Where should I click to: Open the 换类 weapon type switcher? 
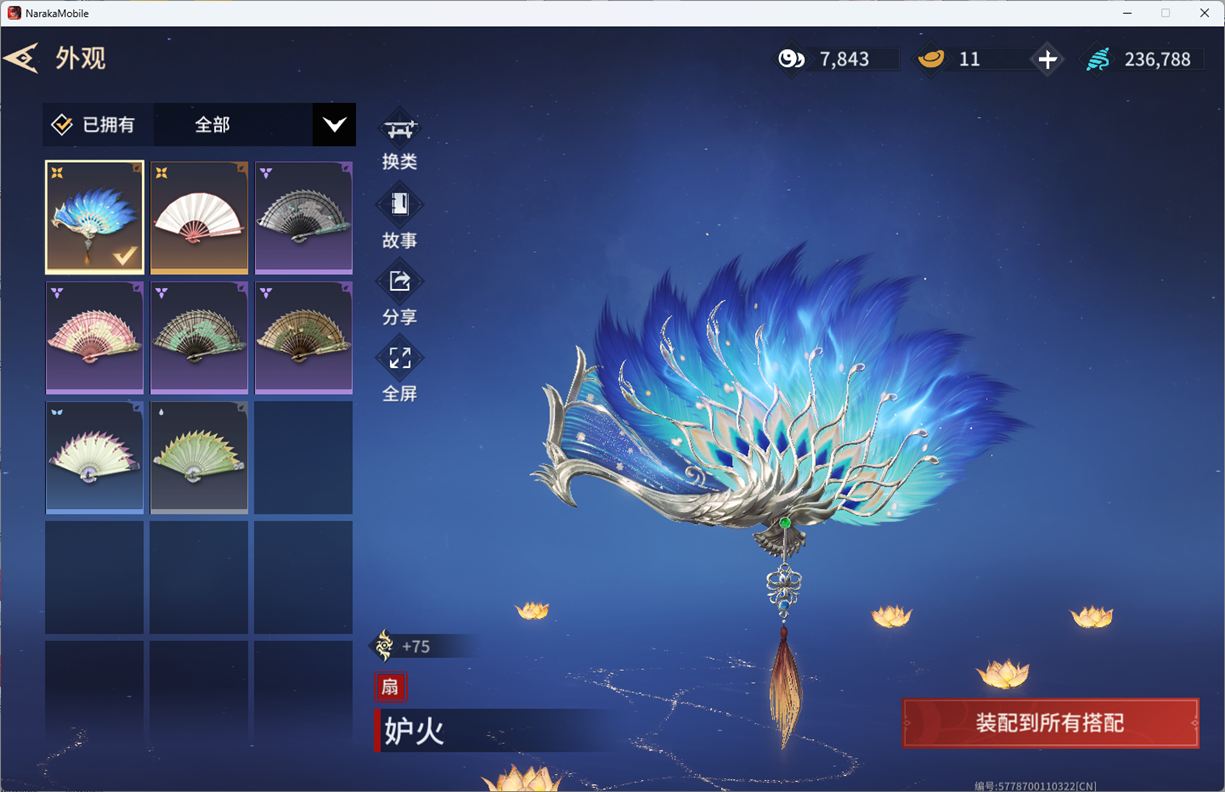400,141
